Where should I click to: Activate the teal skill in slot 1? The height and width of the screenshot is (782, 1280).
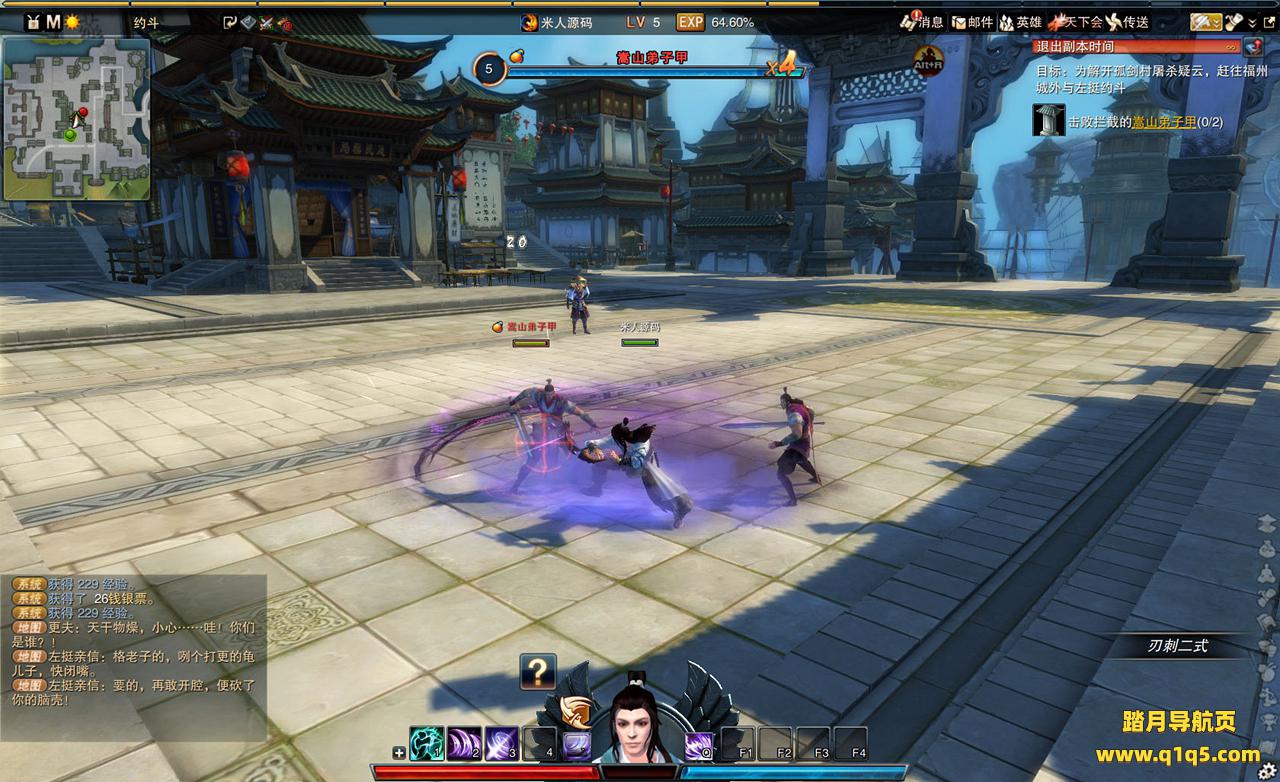click(x=427, y=744)
